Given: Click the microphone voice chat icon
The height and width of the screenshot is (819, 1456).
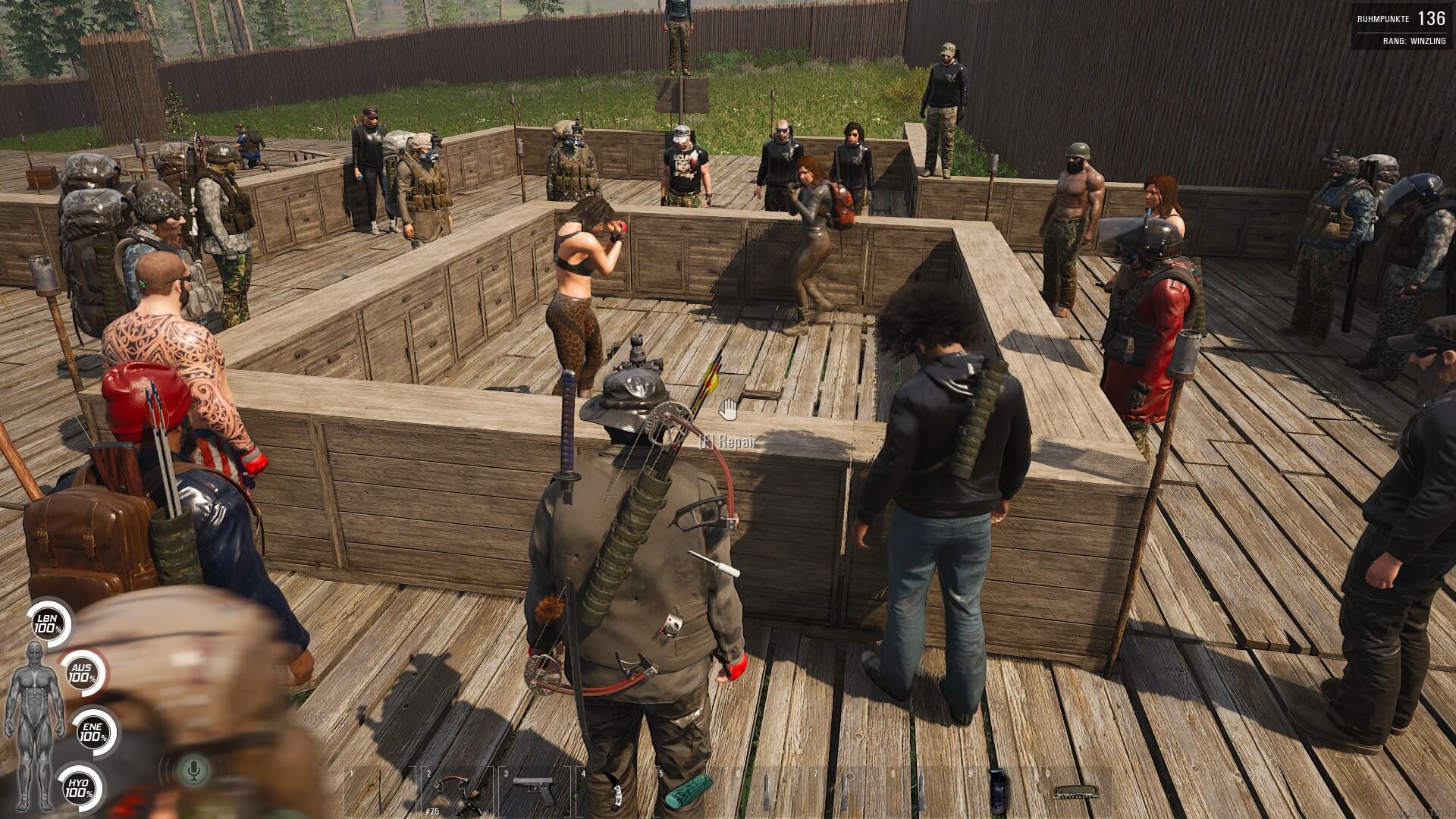Looking at the screenshot, I should [x=194, y=771].
